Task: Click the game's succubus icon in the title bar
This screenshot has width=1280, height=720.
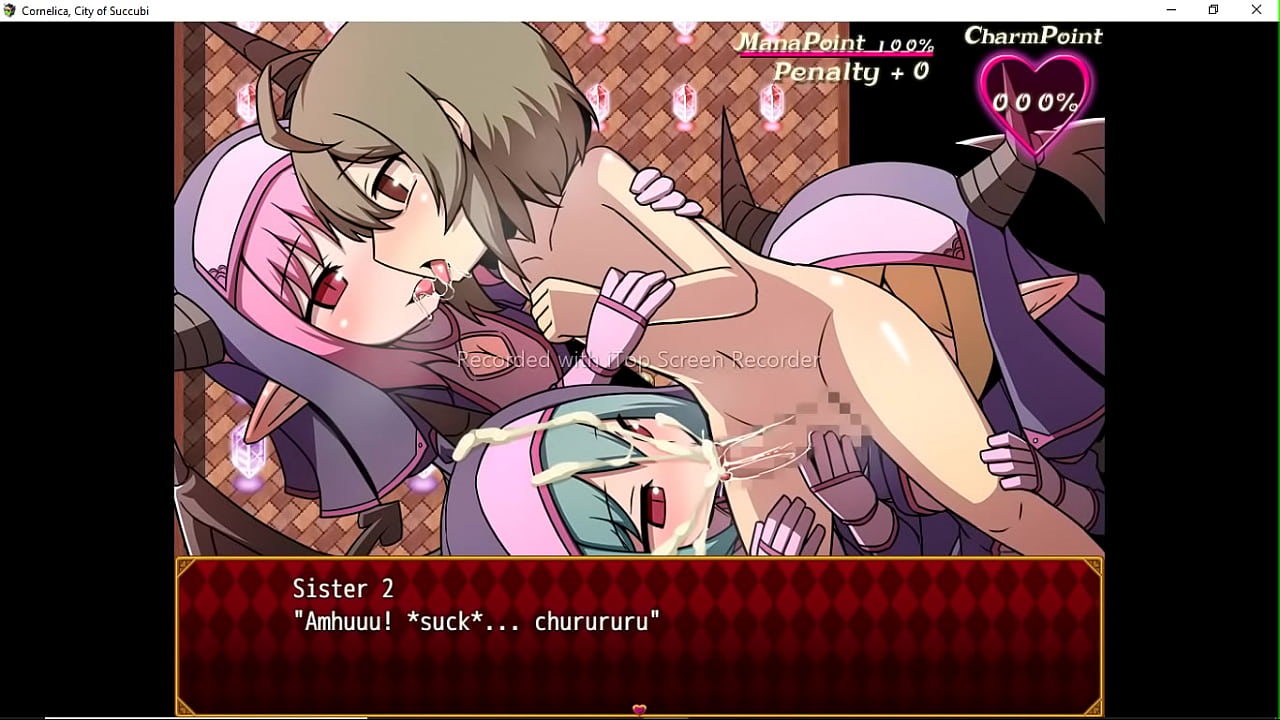Action: pyautogui.click(x=9, y=10)
